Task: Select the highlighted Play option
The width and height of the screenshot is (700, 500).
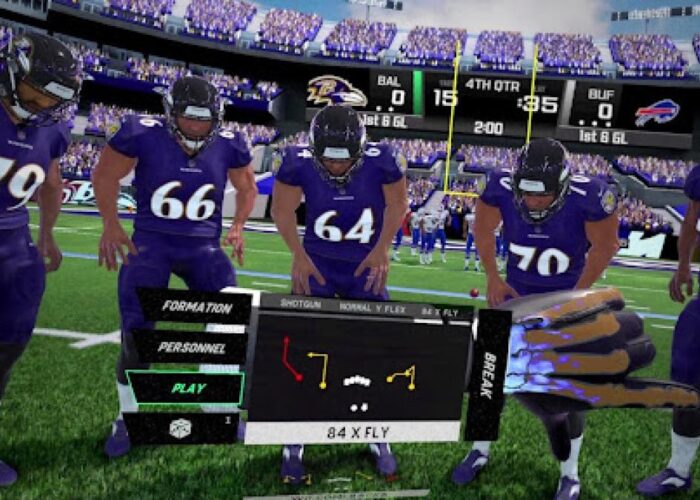Action: tap(186, 387)
